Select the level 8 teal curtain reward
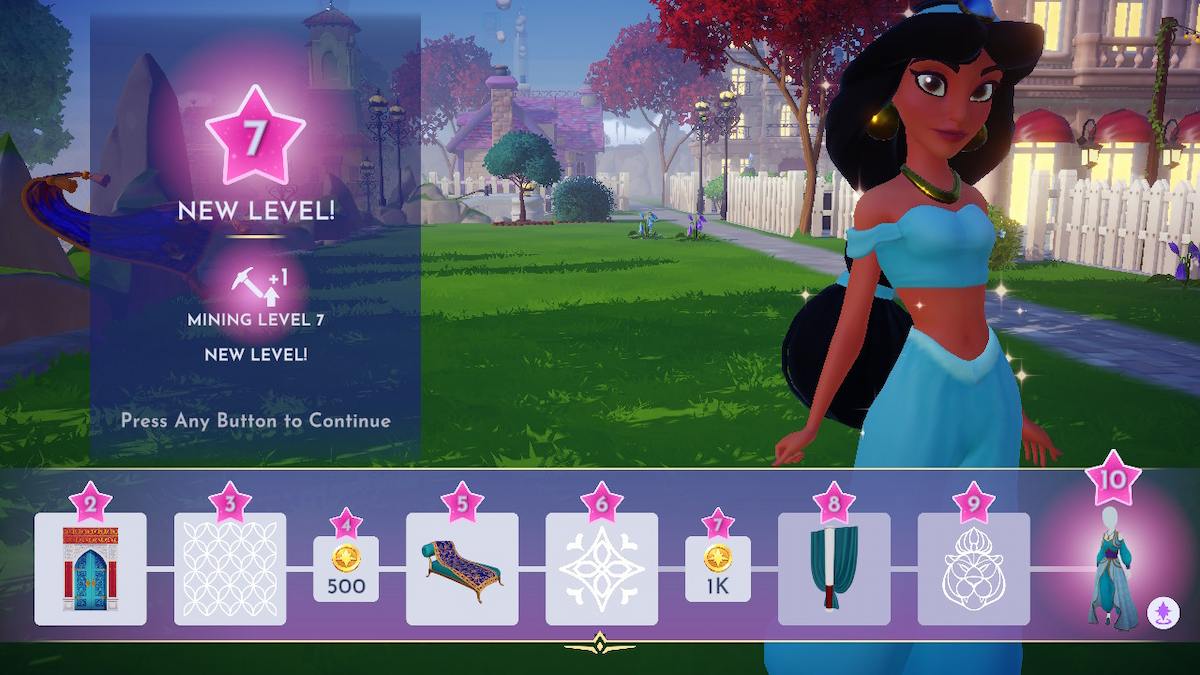This screenshot has height=675, width=1200. pos(834,568)
